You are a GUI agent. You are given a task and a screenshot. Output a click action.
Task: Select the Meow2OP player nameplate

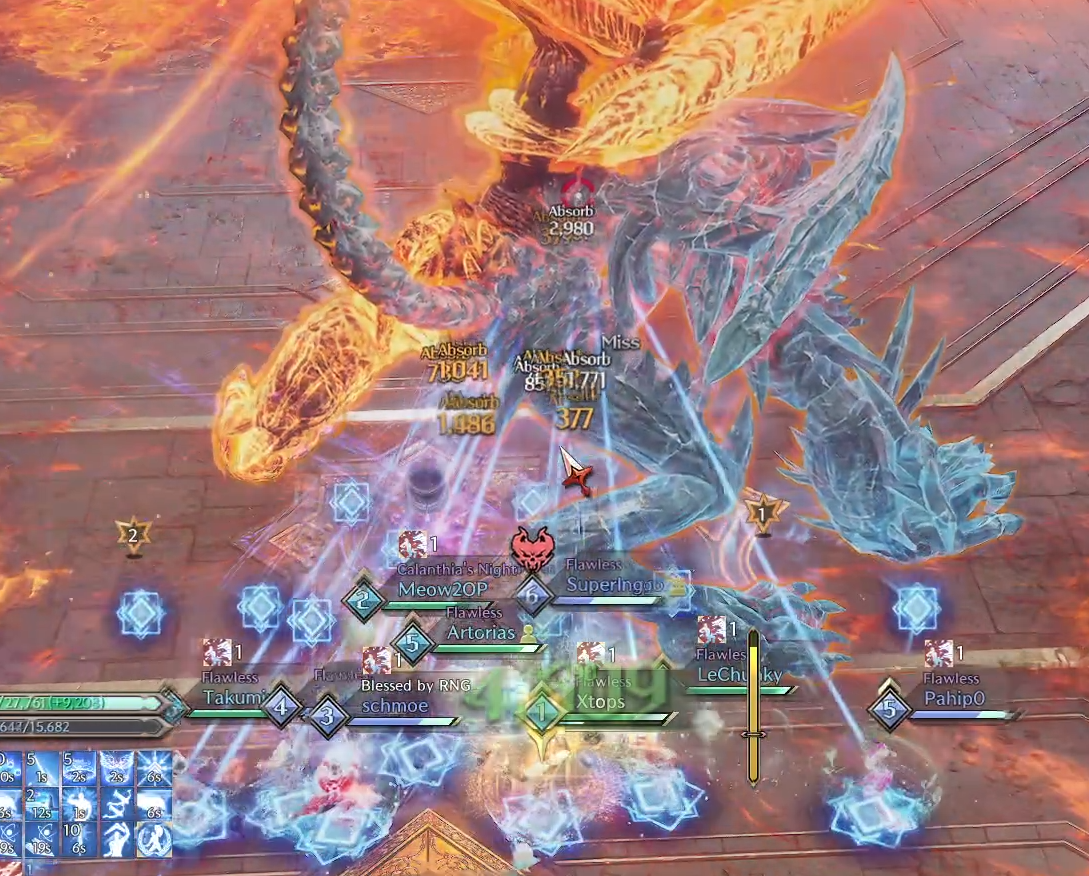coord(442,590)
